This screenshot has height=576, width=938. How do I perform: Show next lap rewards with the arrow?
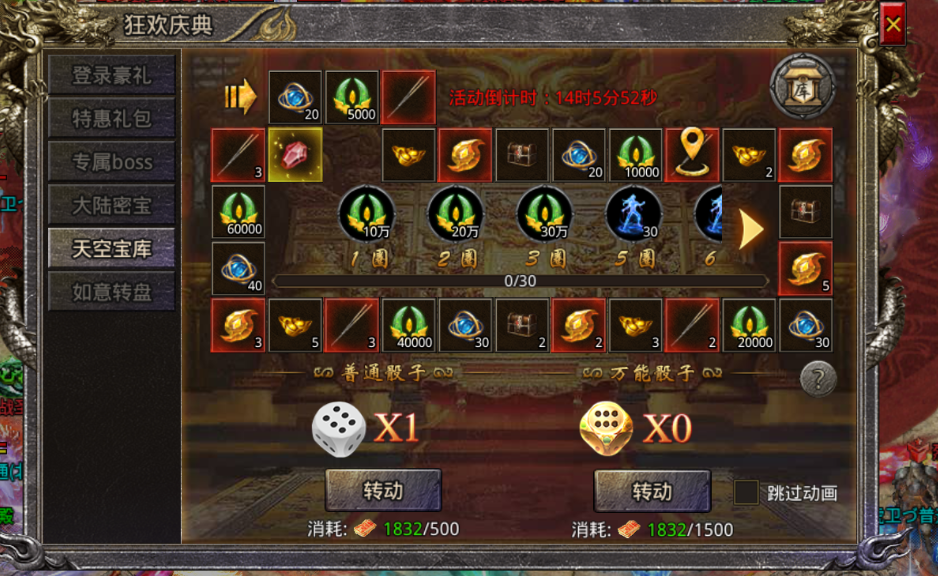click(x=751, y=229)
